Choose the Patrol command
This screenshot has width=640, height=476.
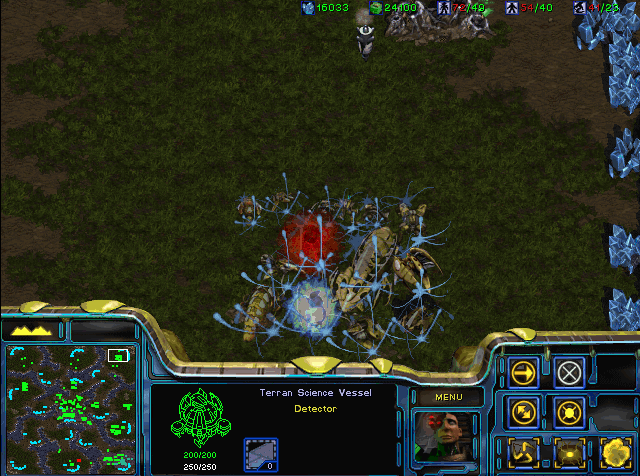pyautogui.click(x=523, y=411)
